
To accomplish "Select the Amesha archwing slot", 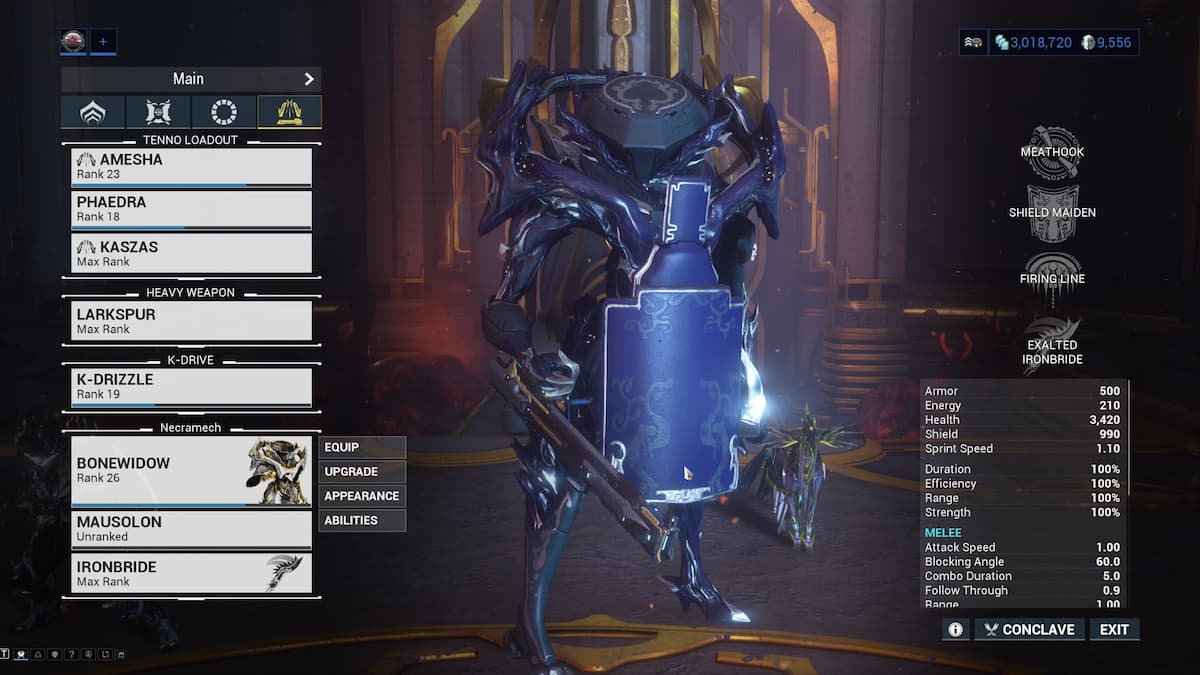I will [x=191, y=167].
